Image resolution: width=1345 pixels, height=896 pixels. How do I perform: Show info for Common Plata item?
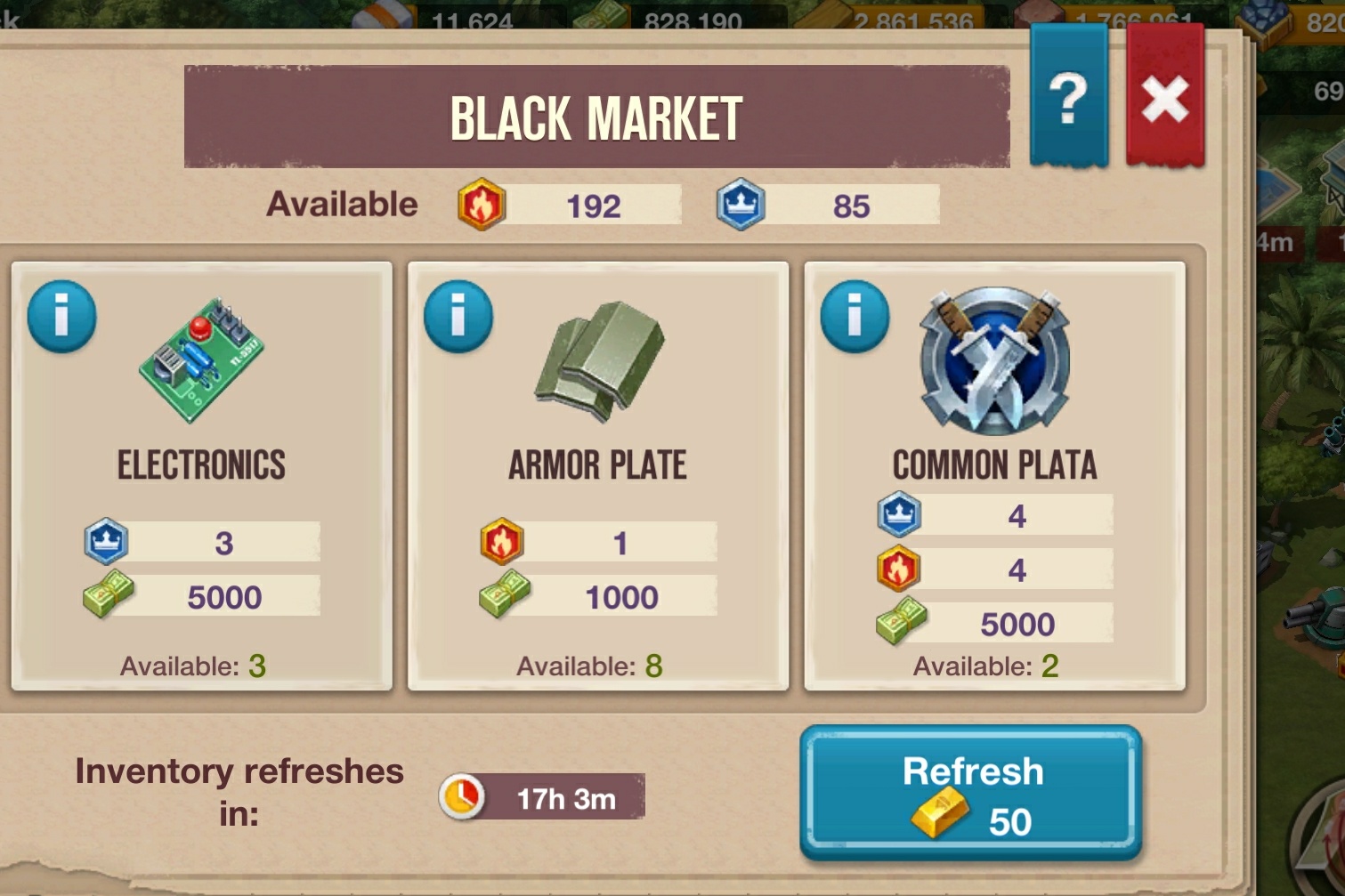tap(855, 316)
